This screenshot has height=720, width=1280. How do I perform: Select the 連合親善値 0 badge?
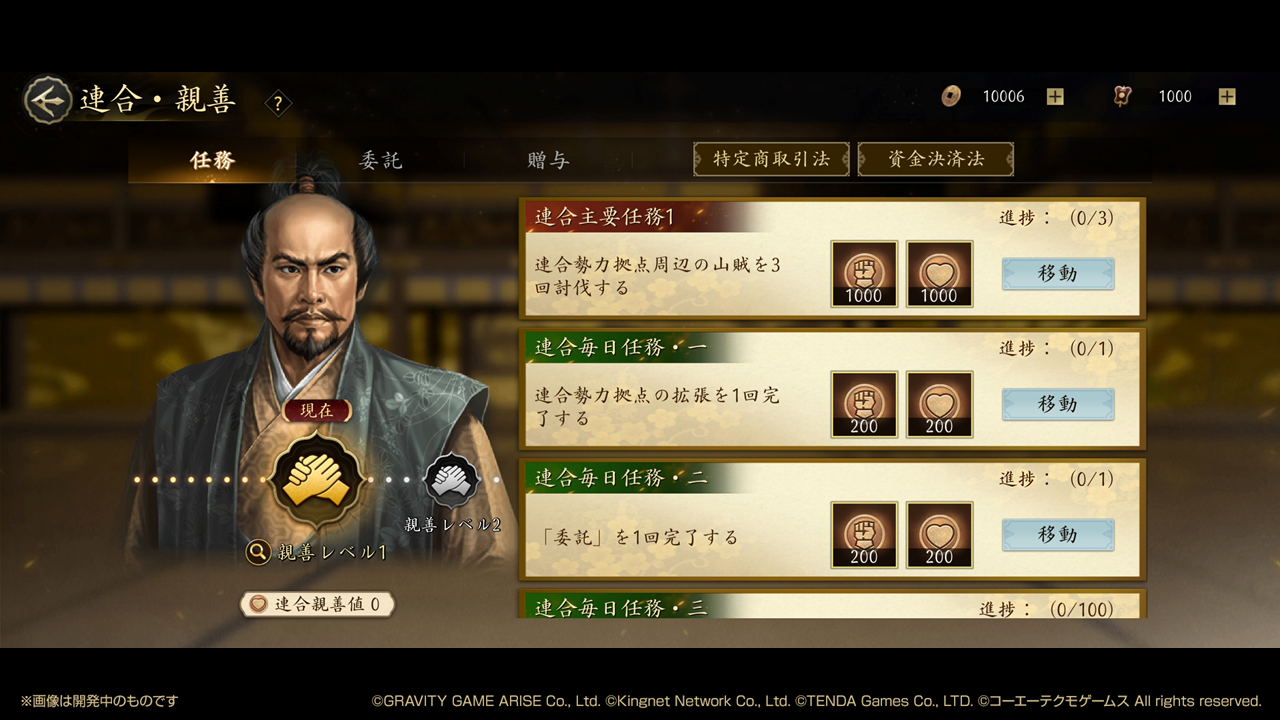[x=317, y=604]
